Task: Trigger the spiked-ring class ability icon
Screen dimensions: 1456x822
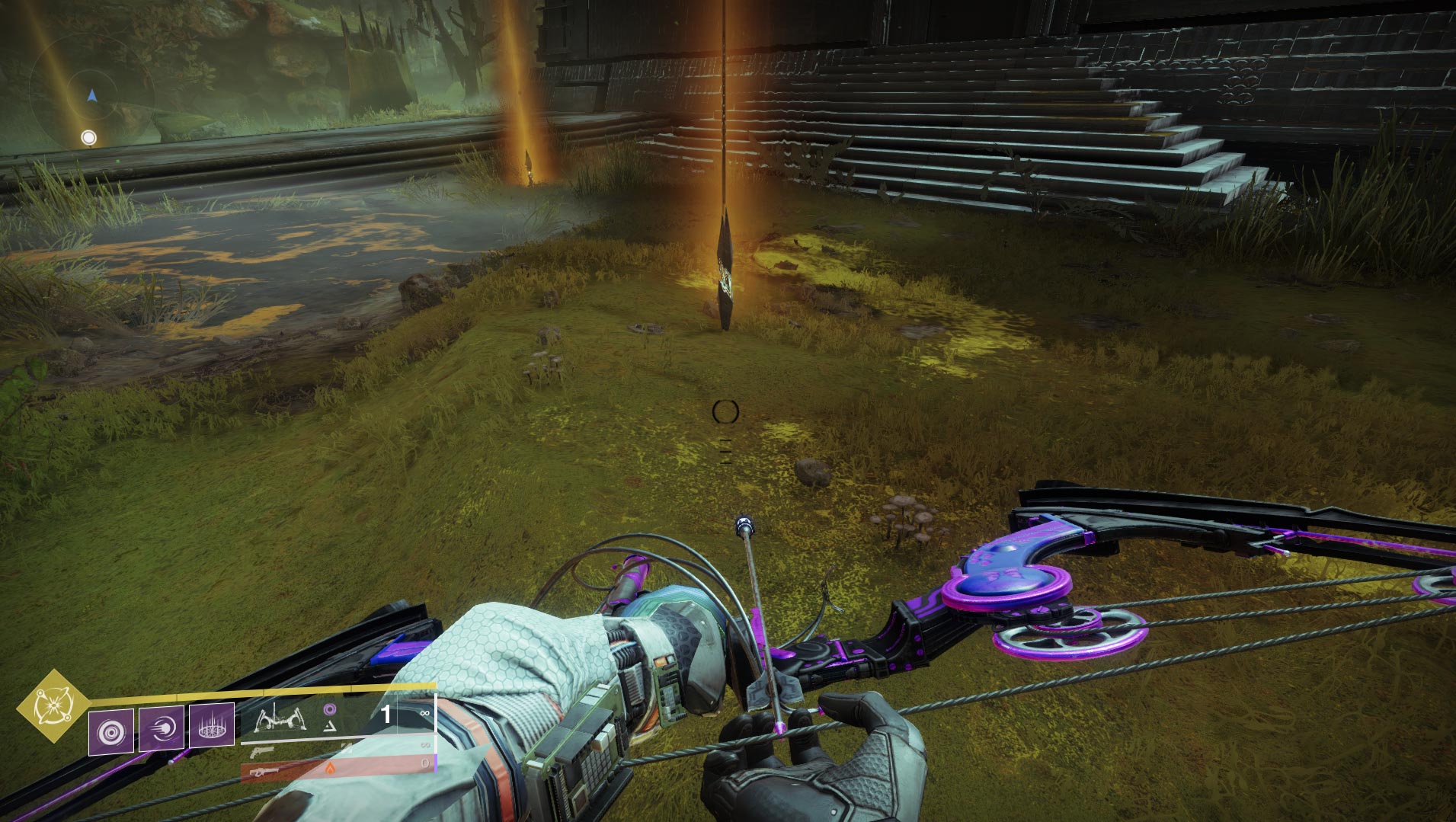Action: [211, 726]
